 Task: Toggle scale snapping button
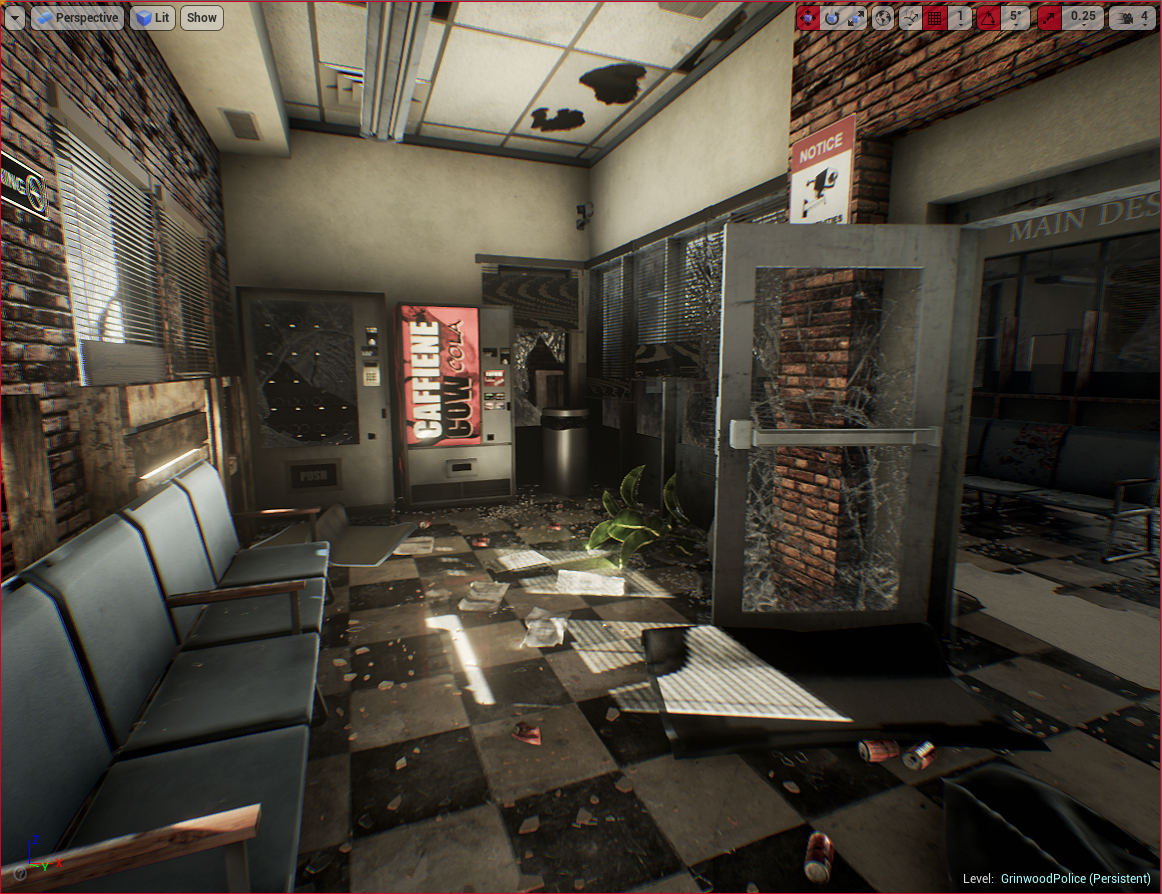coord(1049,17)
